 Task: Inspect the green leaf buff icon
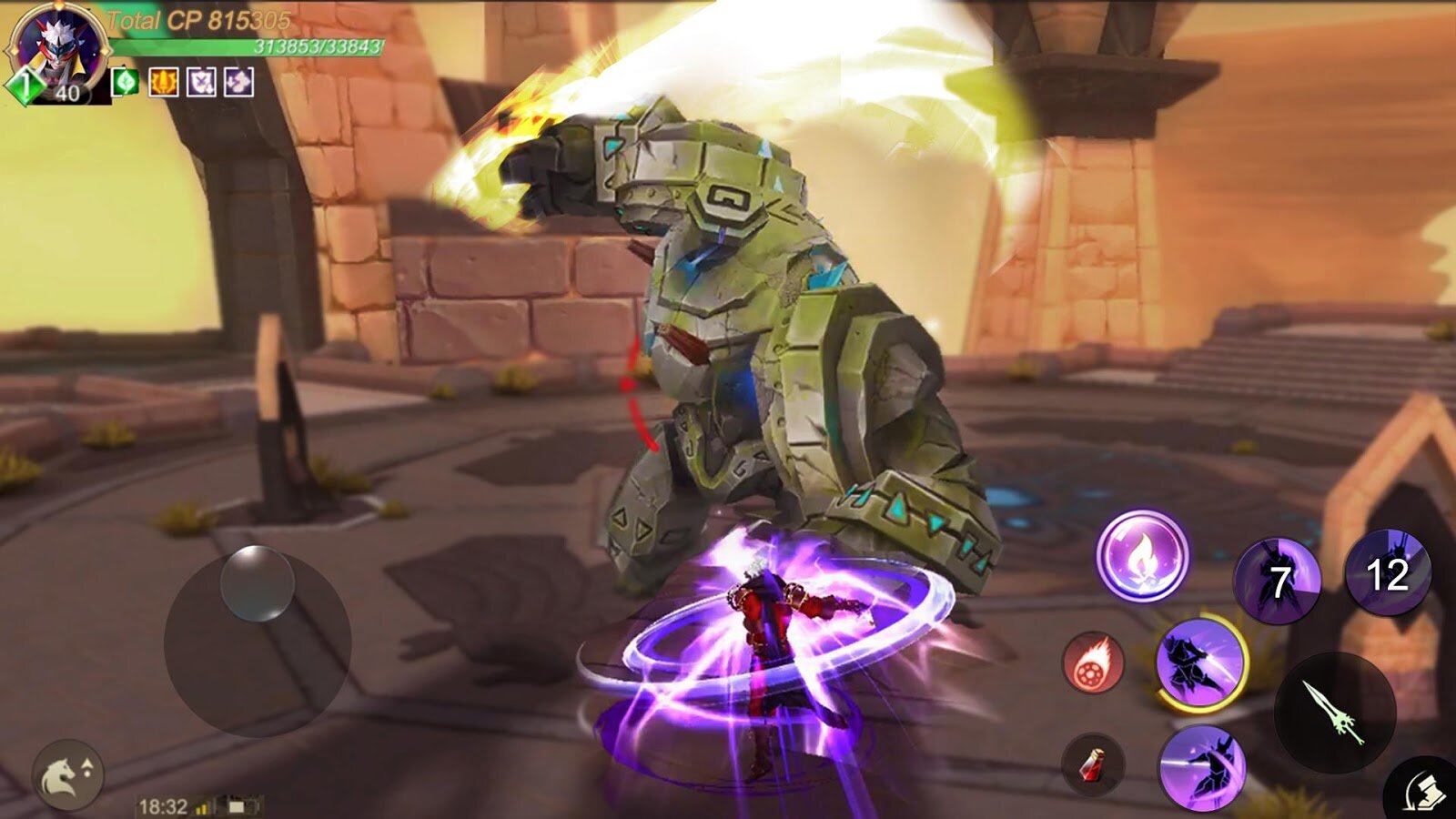click(x=125, y=83)
